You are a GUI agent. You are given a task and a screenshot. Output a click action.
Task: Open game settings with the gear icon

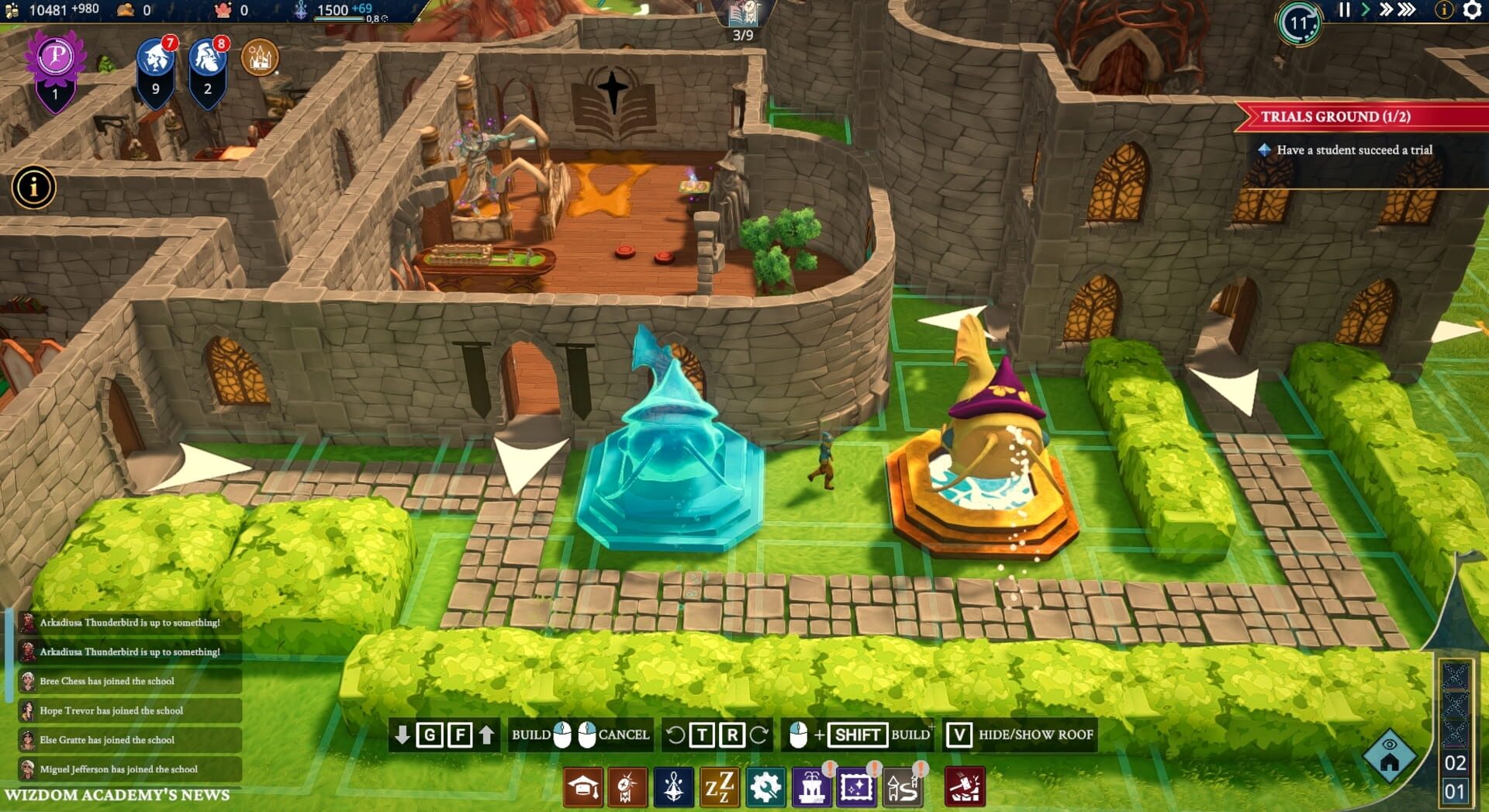point(1471,12)
